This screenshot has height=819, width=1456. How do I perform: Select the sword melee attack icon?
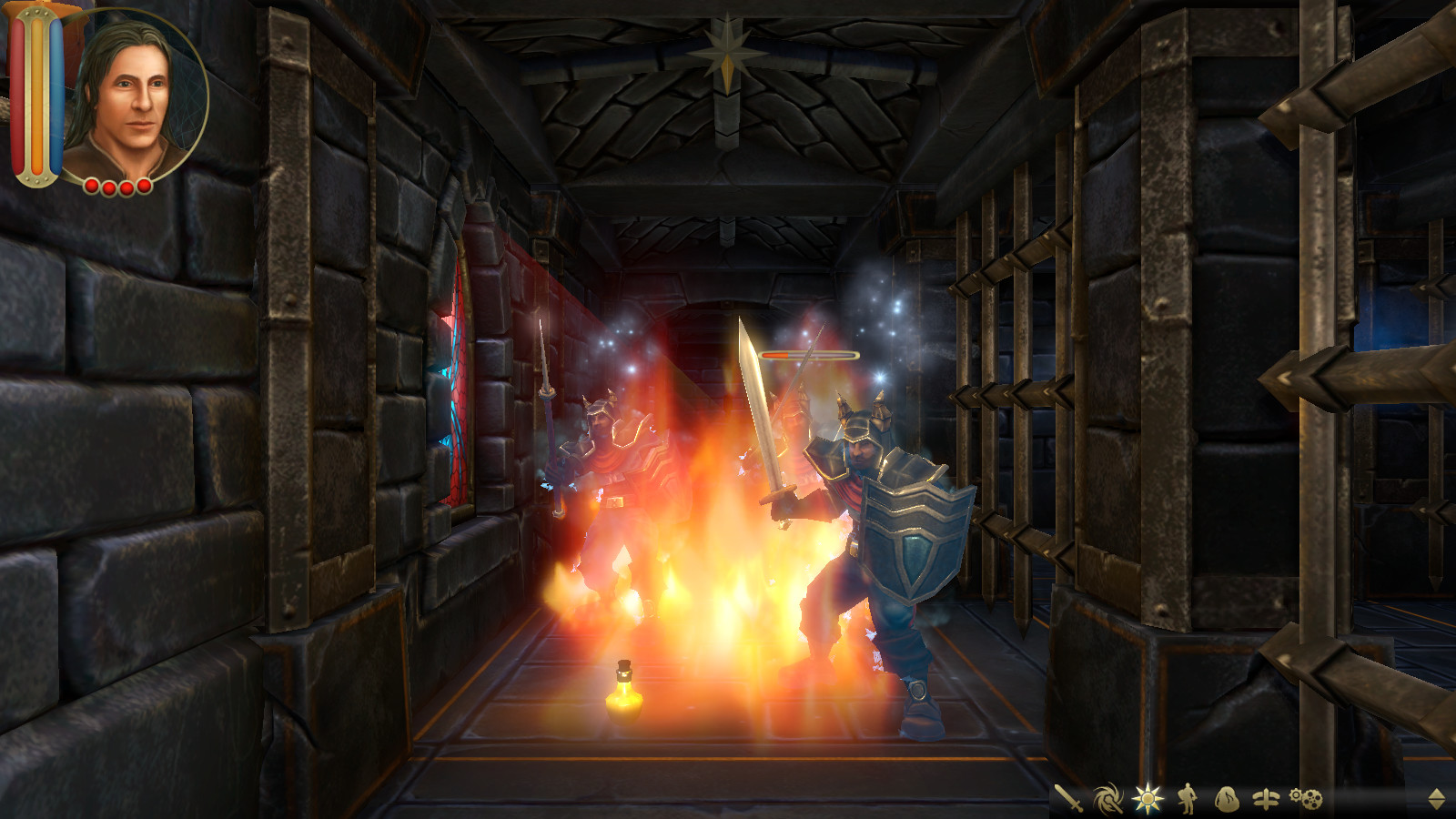click(x=1067, y=796)
